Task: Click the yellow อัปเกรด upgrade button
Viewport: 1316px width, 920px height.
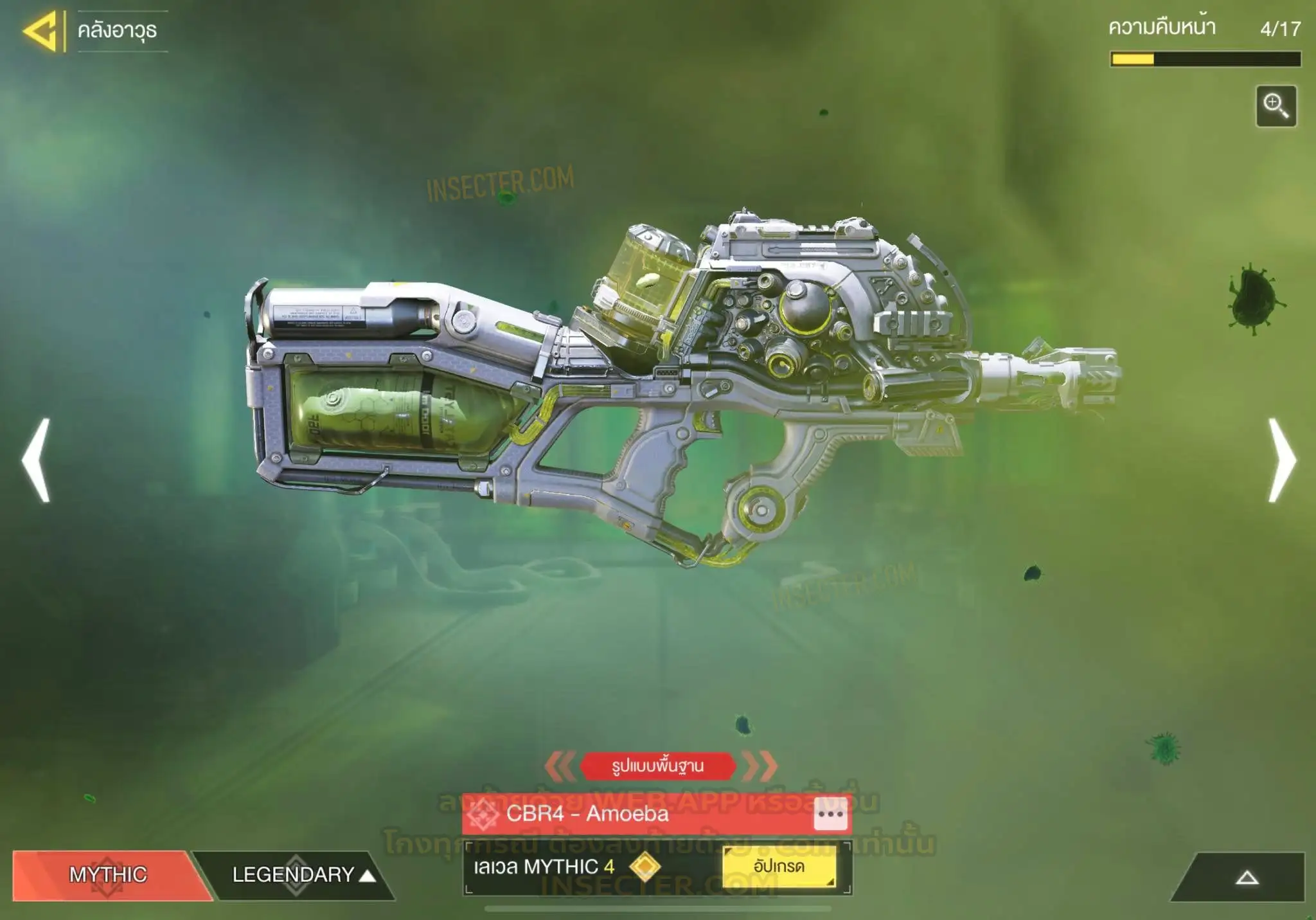Action: pyautogui.click(x=779, y=867)
